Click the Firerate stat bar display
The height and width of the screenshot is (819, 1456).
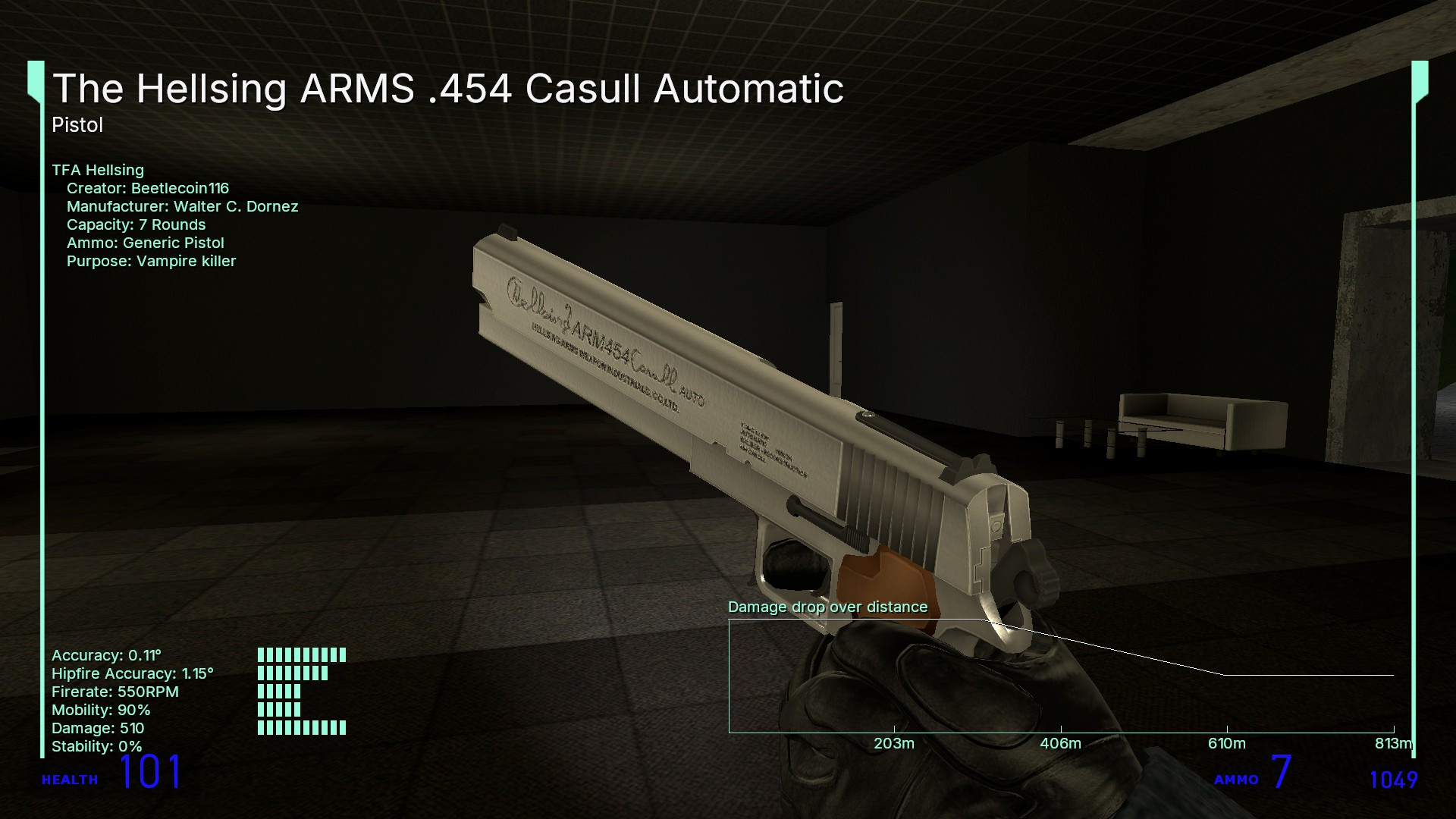click(x=279, y=691)
